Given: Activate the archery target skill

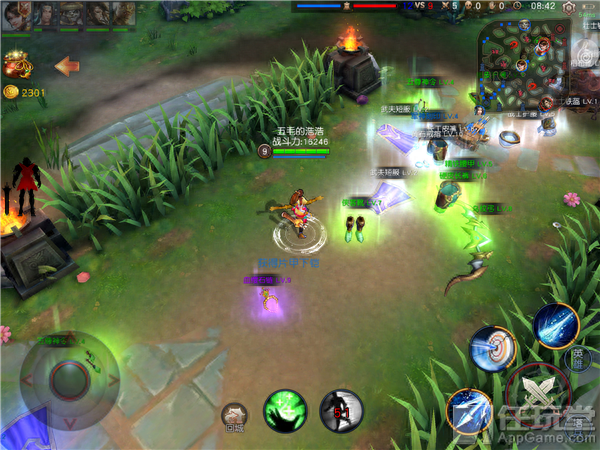Looking at the screenshot, I should 491,348.
